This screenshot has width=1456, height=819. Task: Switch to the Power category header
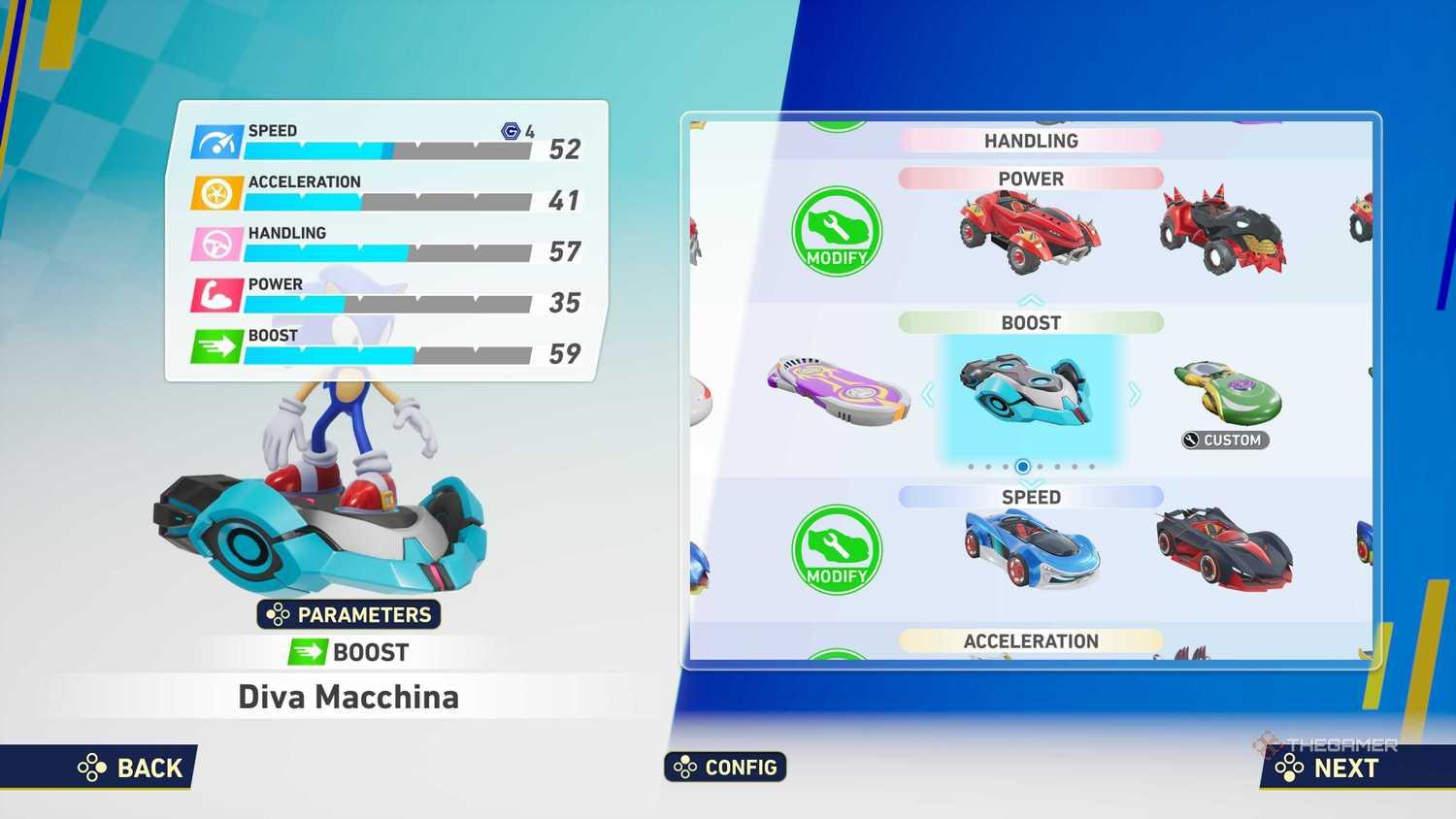point(1030,179)
